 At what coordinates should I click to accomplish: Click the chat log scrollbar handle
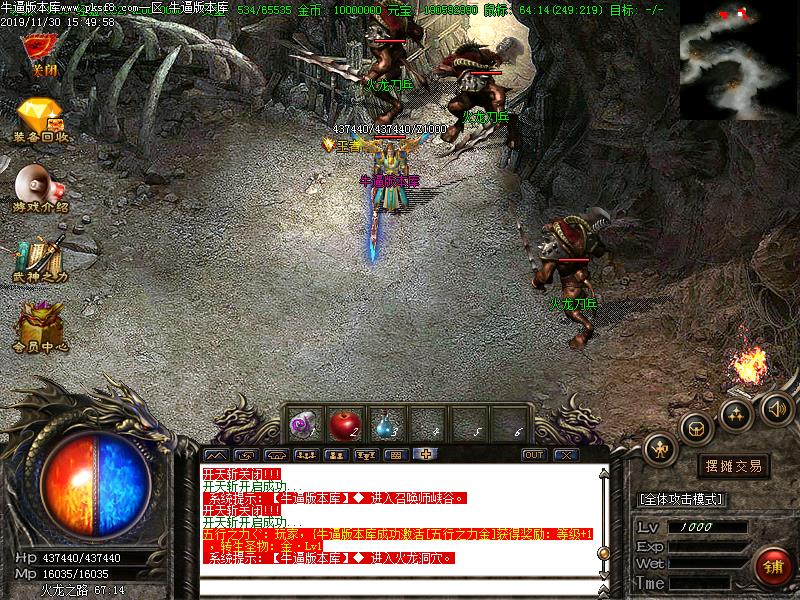602,551
